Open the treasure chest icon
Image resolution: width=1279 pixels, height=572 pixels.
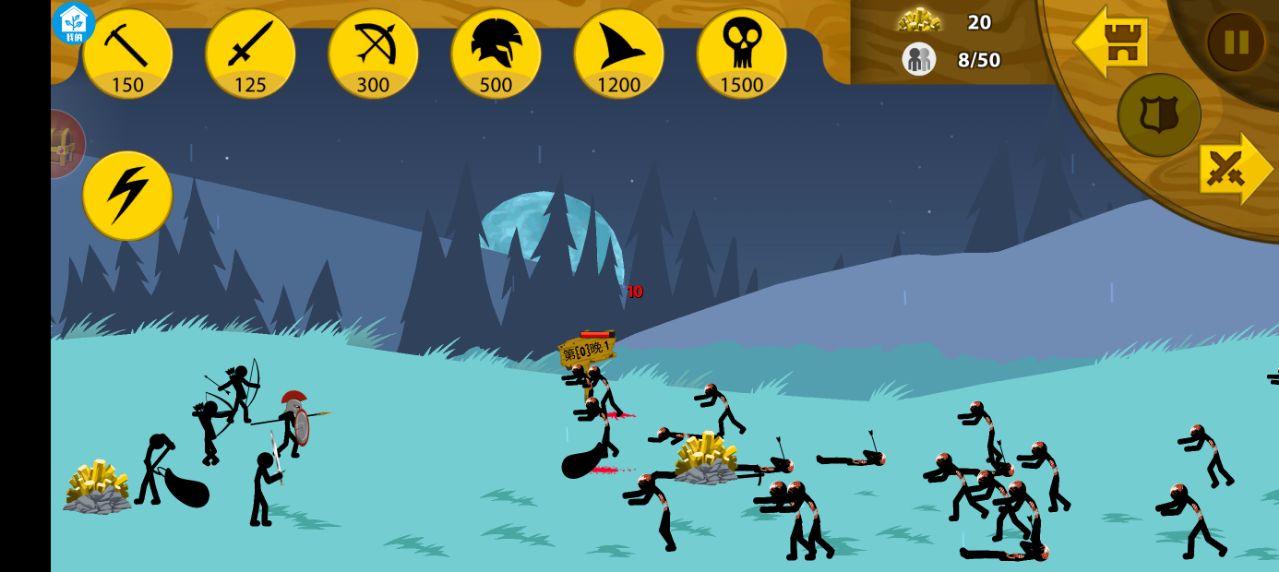point(65,145)
